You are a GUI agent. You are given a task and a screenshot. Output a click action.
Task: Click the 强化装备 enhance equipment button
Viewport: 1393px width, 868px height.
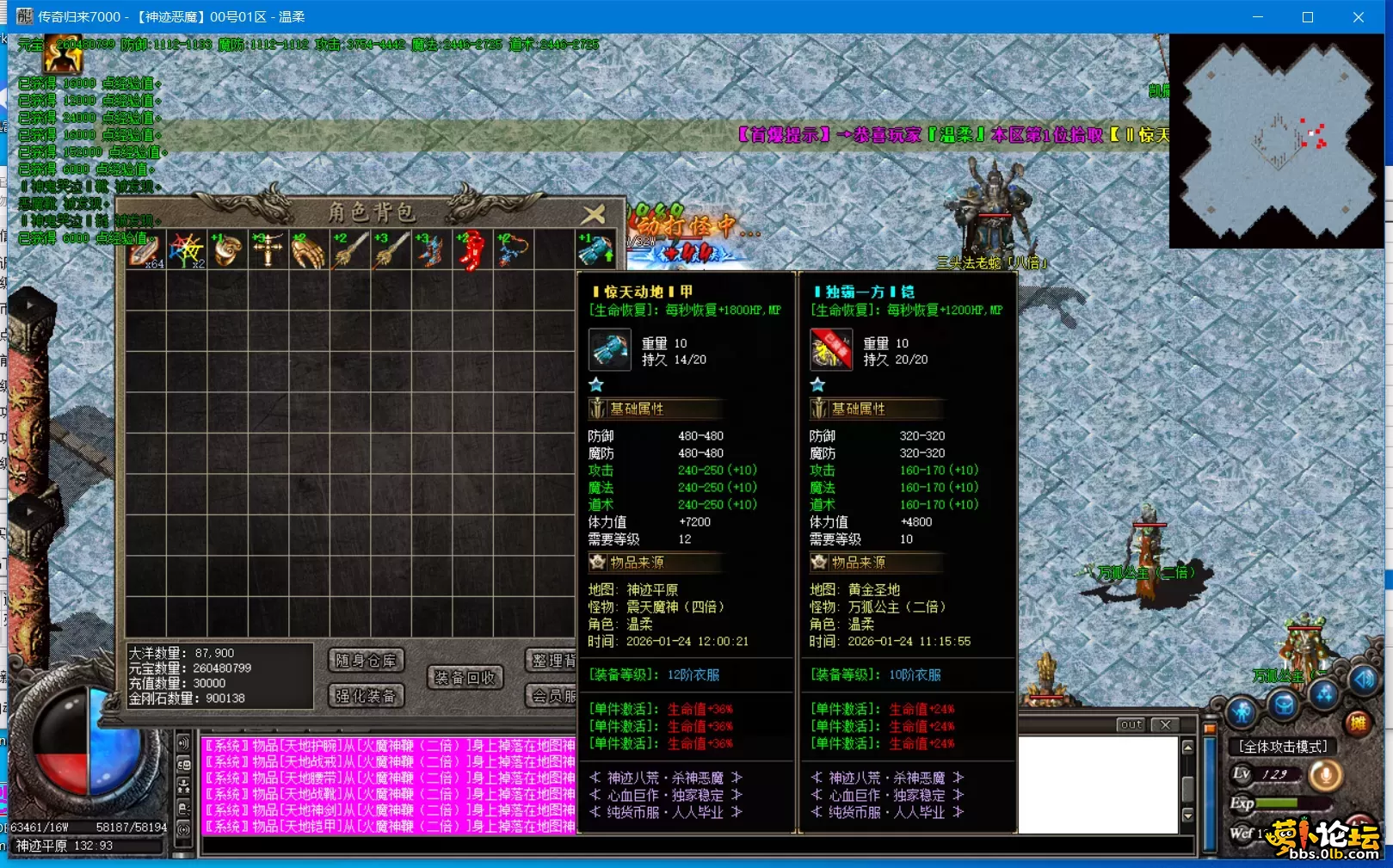[x=367, y=696]
